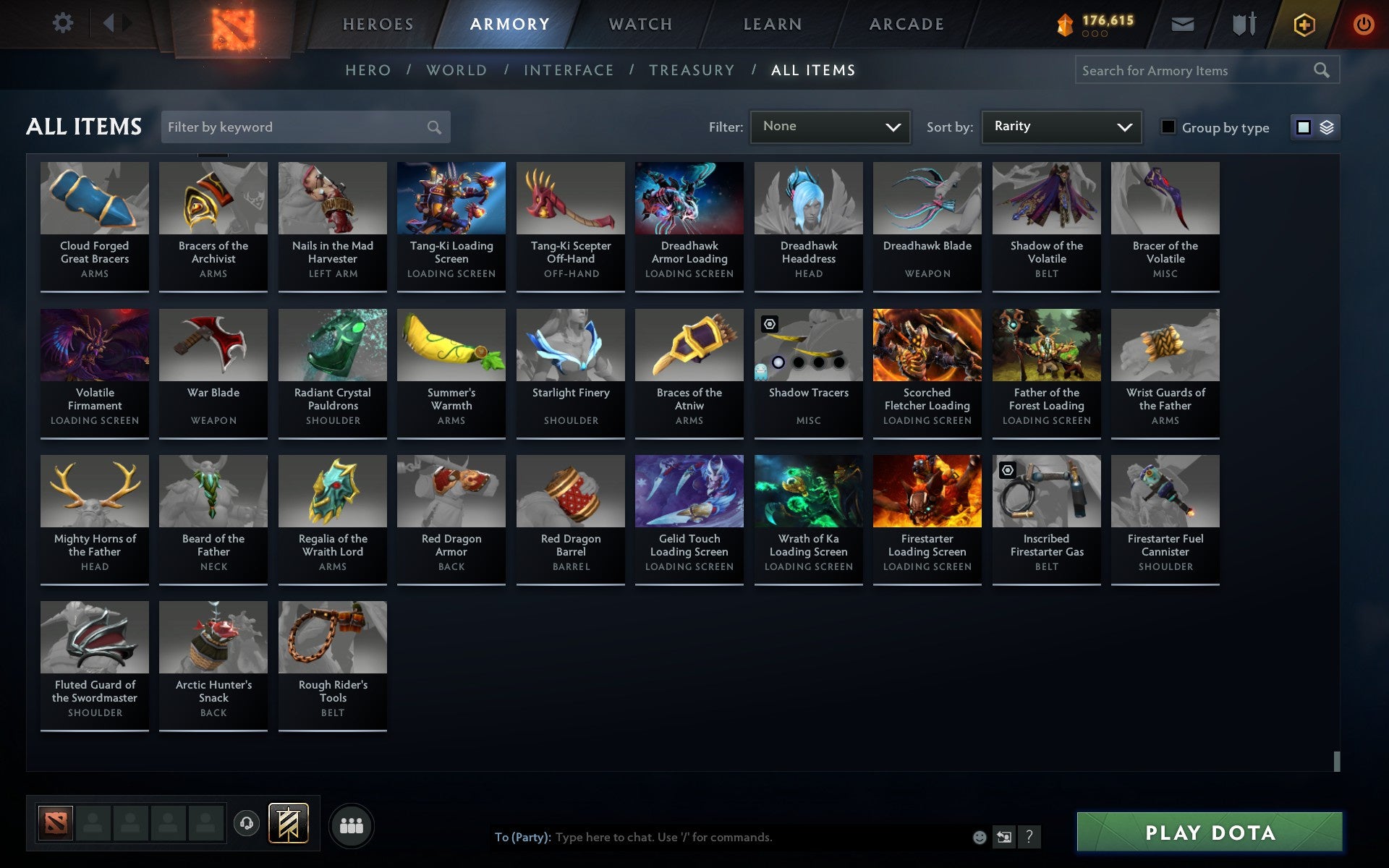Open the TREASURY section
The width and height of the screenshot is (1389, 868).
(x=692, y=70)
